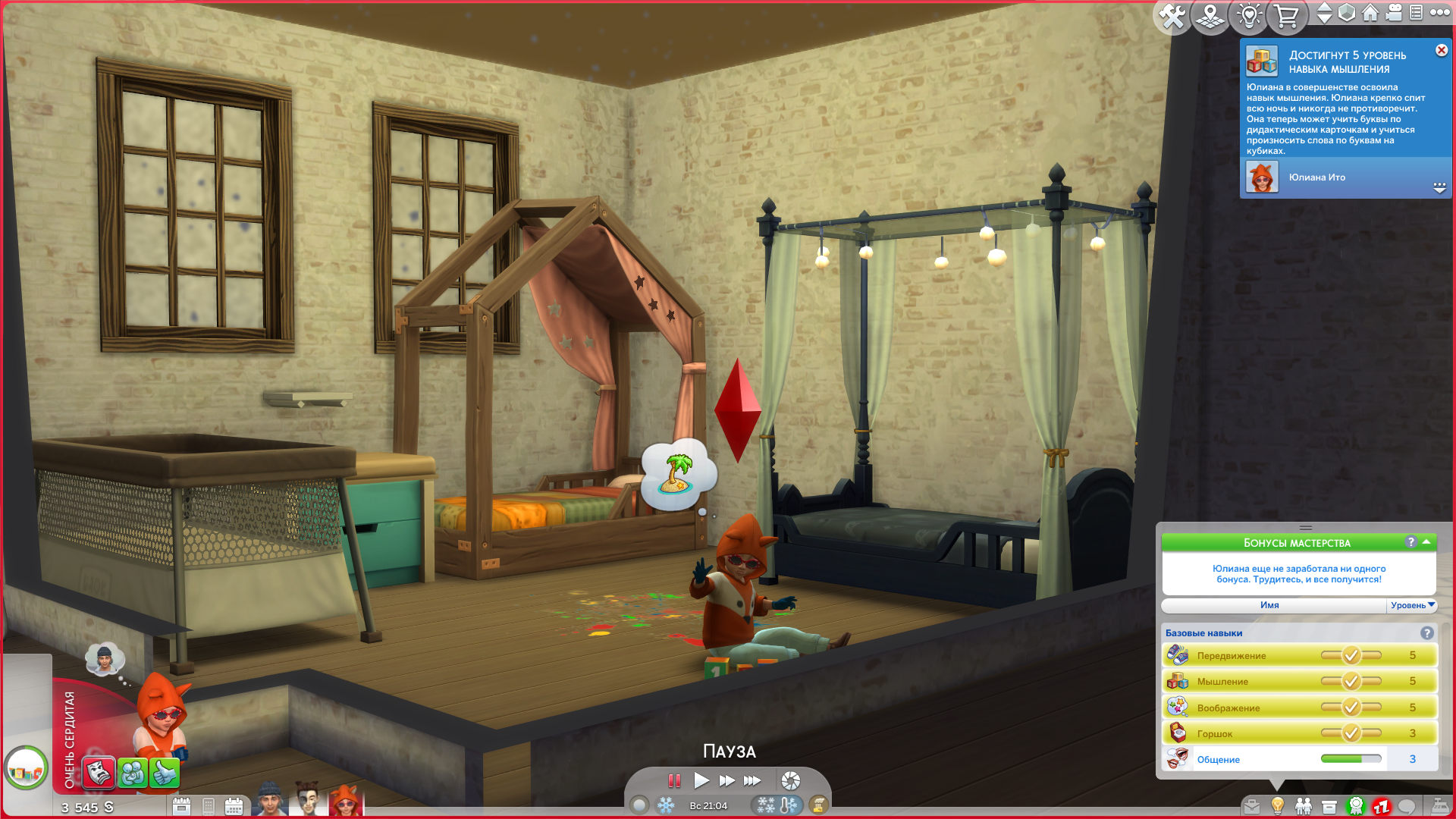This screenshot has width=1456, height=819.
Task: Collapse the Бонусы мастерства panel header
Action: tap(1426, 542)
